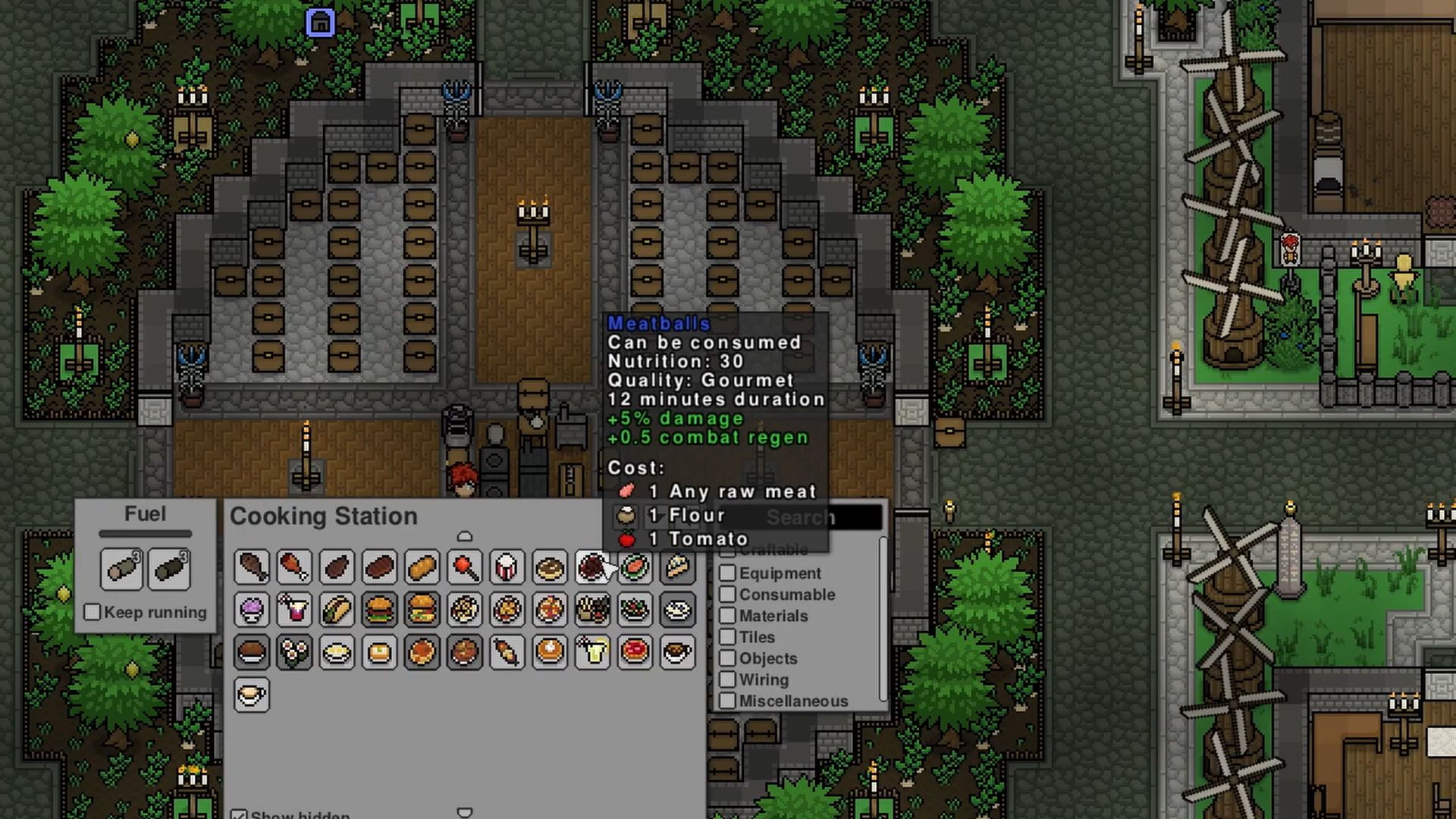Choose the bread loaf recipe
The height and width of the screenshot is (819, 1456).
coord(422,567)
